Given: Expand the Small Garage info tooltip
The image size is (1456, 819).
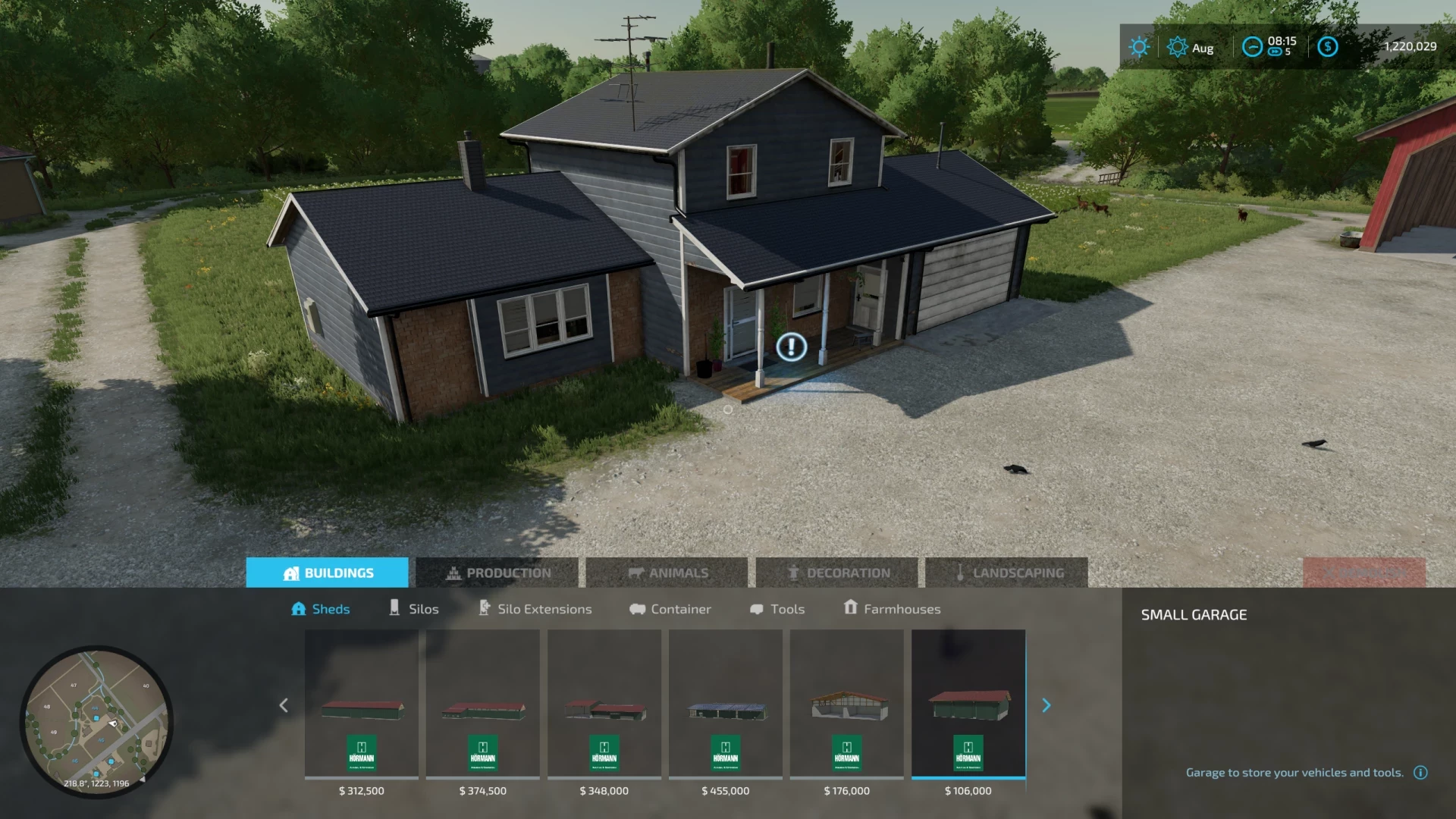Looking at the screenshot, I should click(x=1420, y=772).
